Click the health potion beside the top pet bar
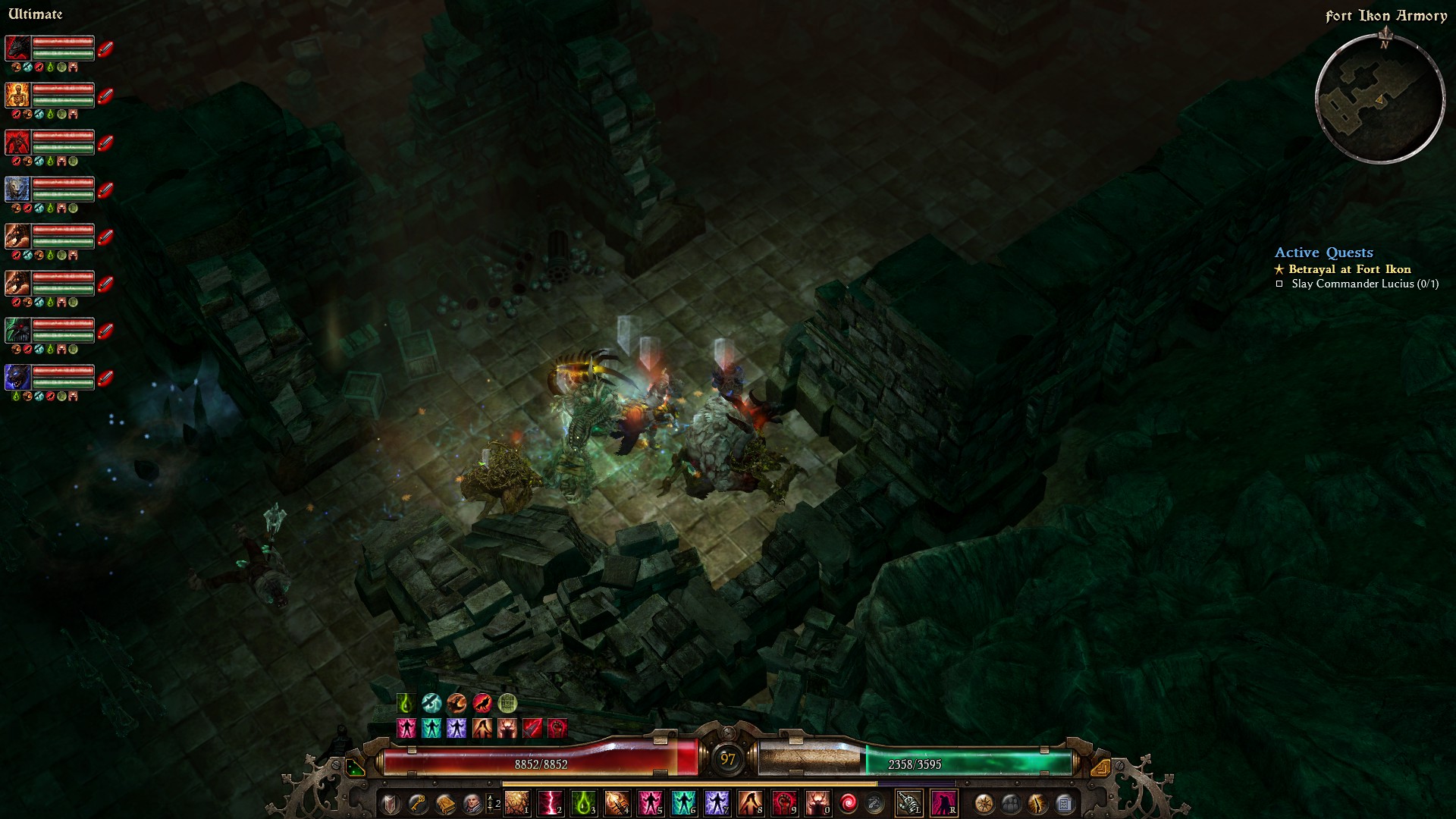The width and height of the screenshot is (1456, 819). click(x=106, y=49)
